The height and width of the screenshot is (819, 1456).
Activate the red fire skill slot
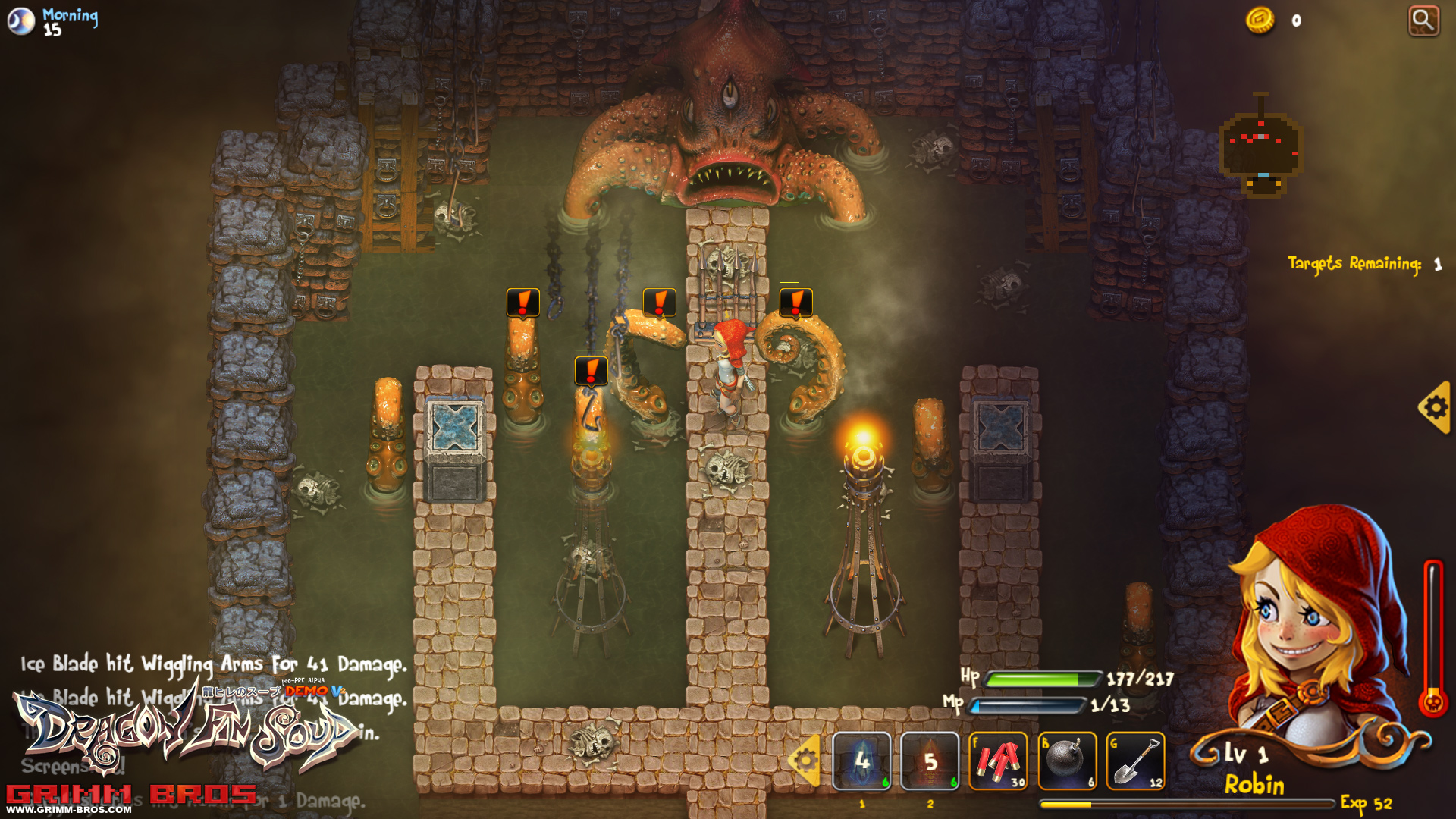pos(930,761)
